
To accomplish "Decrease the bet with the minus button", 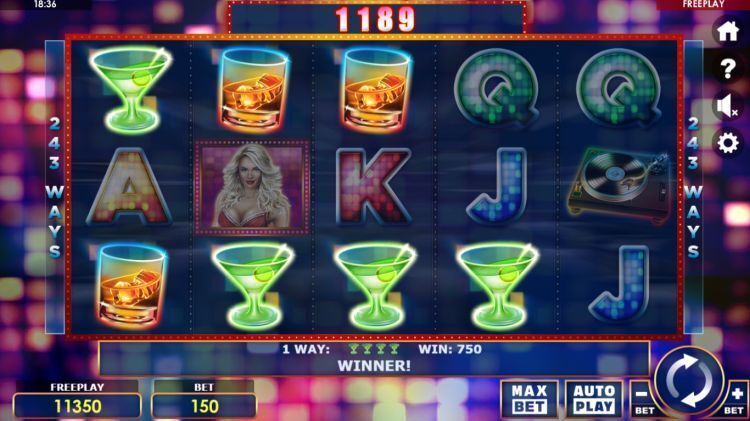I will tap(642, 396).
